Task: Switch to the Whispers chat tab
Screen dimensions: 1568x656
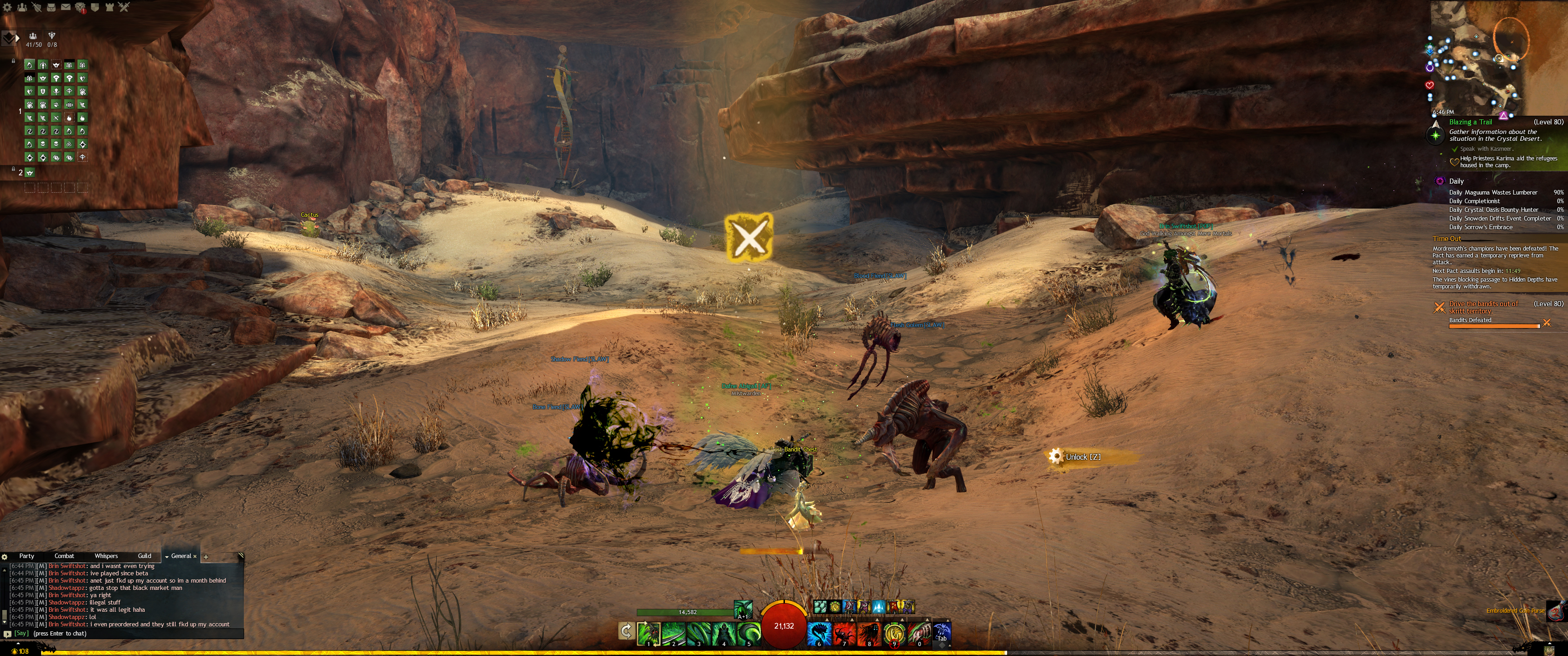Action: 106,556
